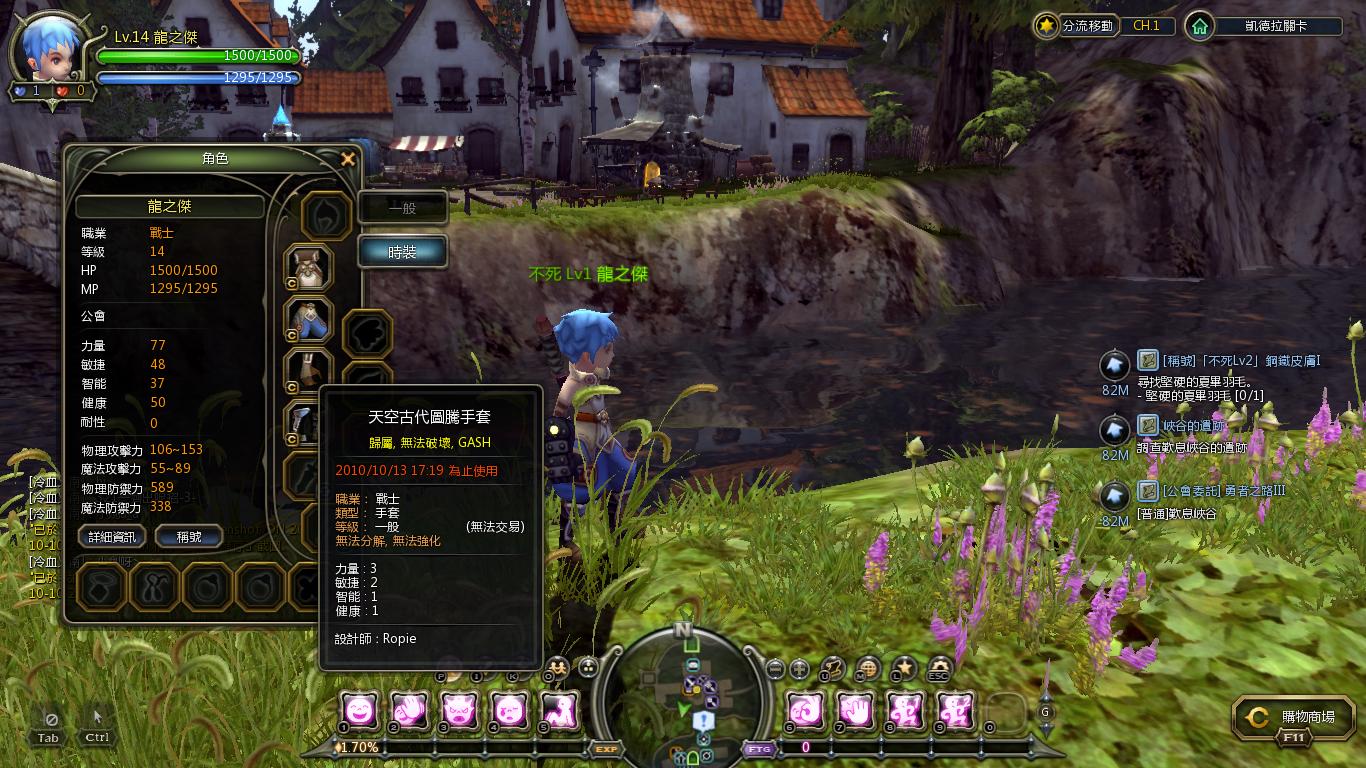
Task: Use the angry face emote in slot 3
Action: click(x=457, y=710)
